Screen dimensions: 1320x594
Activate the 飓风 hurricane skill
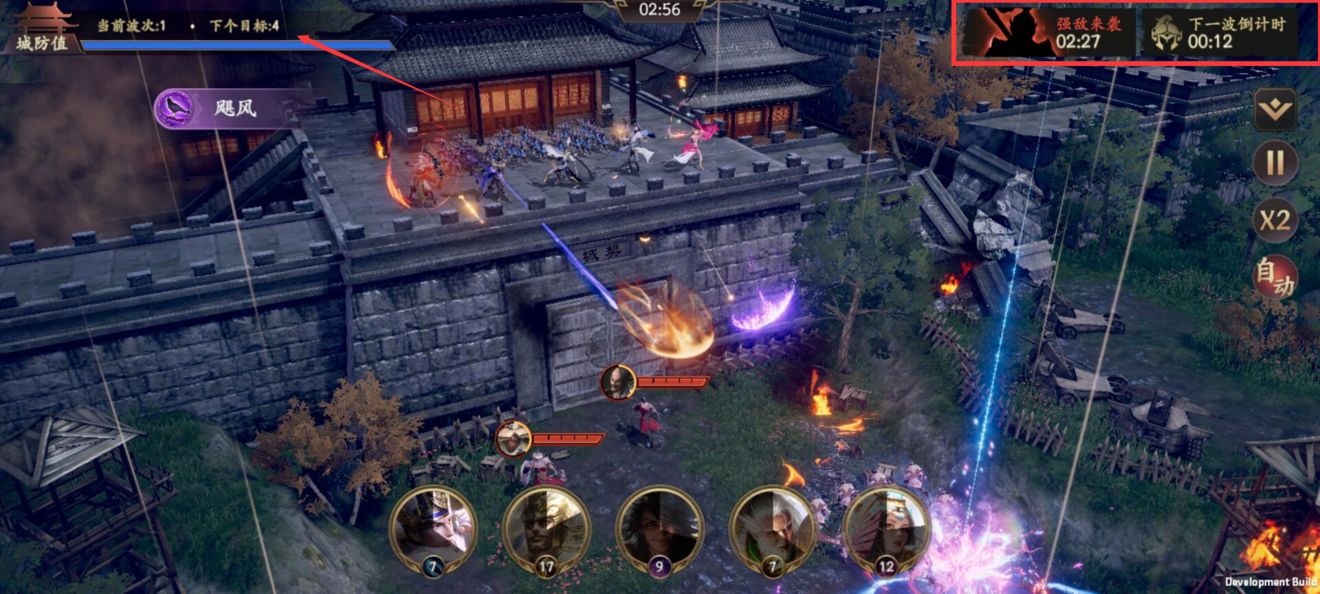(220, 109)
